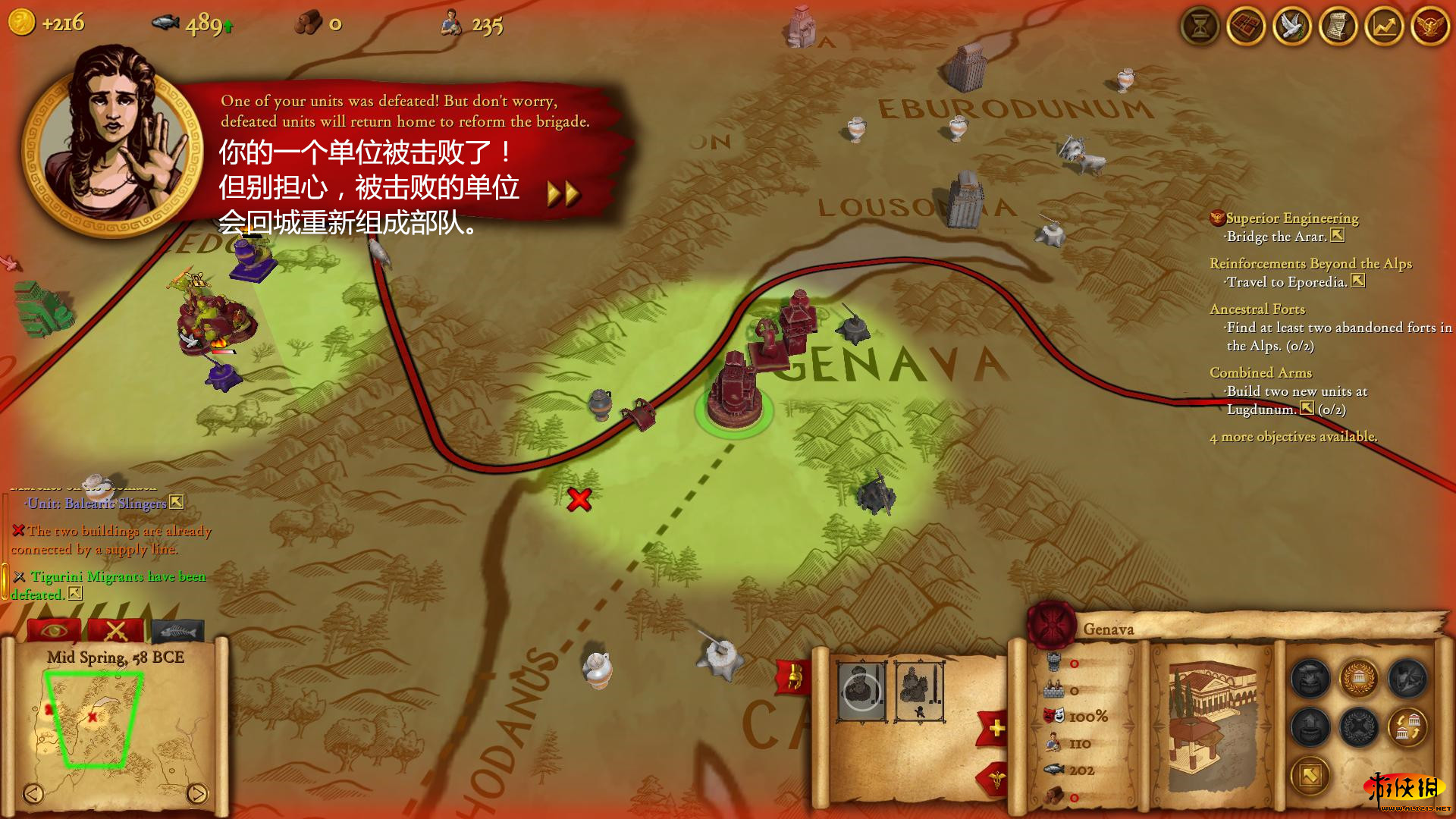
Task: Select the red eye tab above minimap
Action: [54, 630]
